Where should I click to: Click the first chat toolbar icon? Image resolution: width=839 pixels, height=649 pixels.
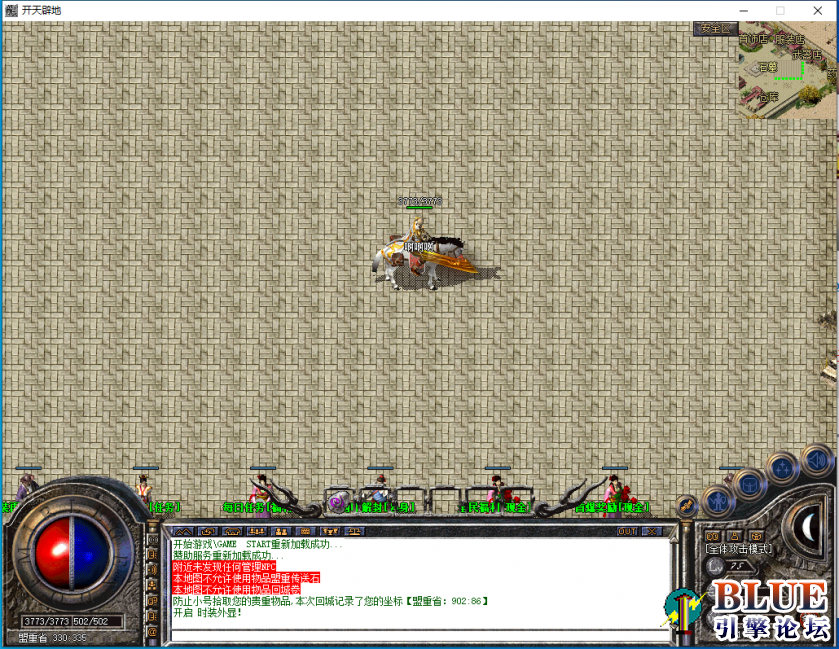click(x=182, y=531)
